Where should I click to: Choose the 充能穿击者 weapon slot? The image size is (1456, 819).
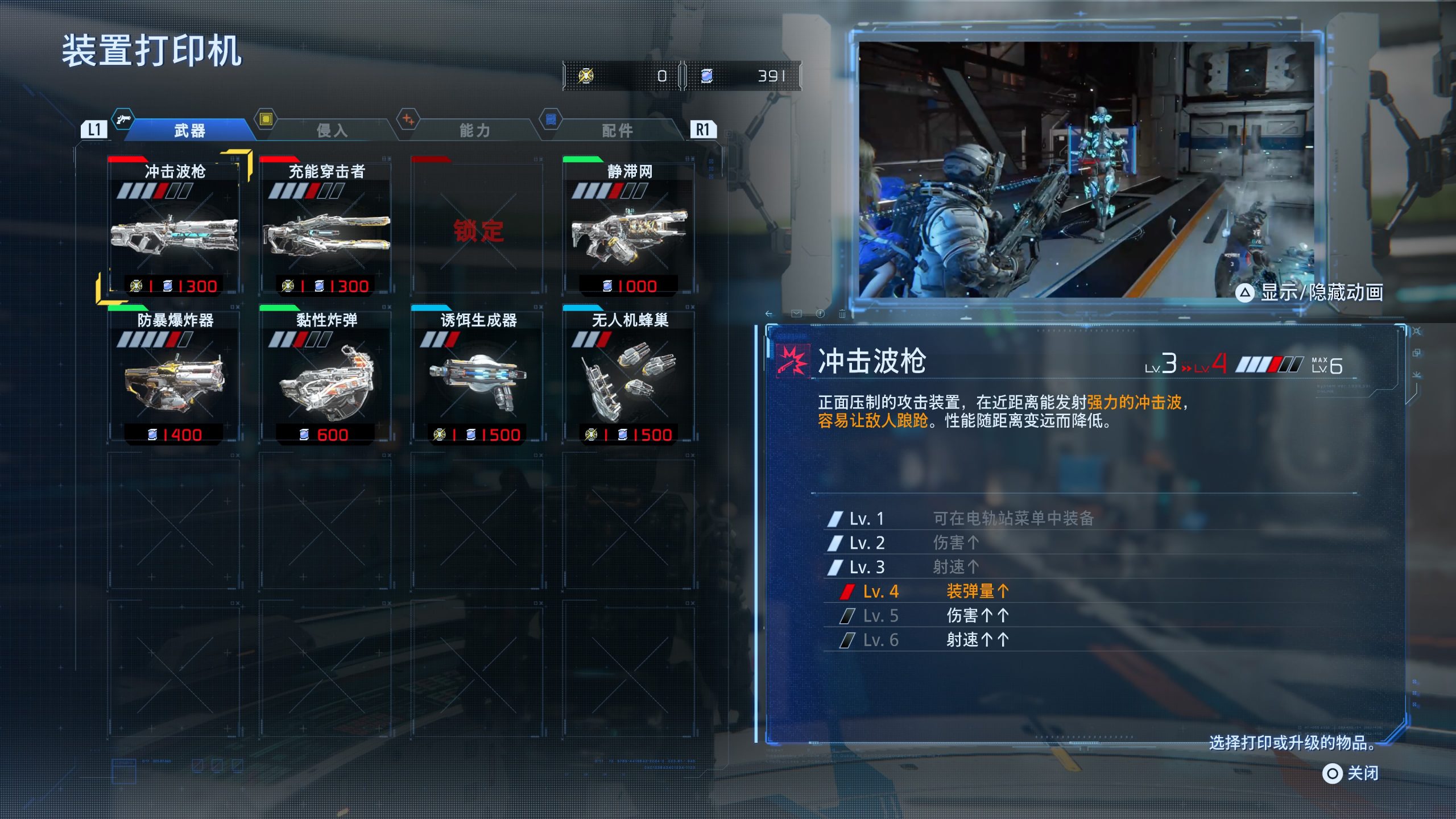[326, 227]
